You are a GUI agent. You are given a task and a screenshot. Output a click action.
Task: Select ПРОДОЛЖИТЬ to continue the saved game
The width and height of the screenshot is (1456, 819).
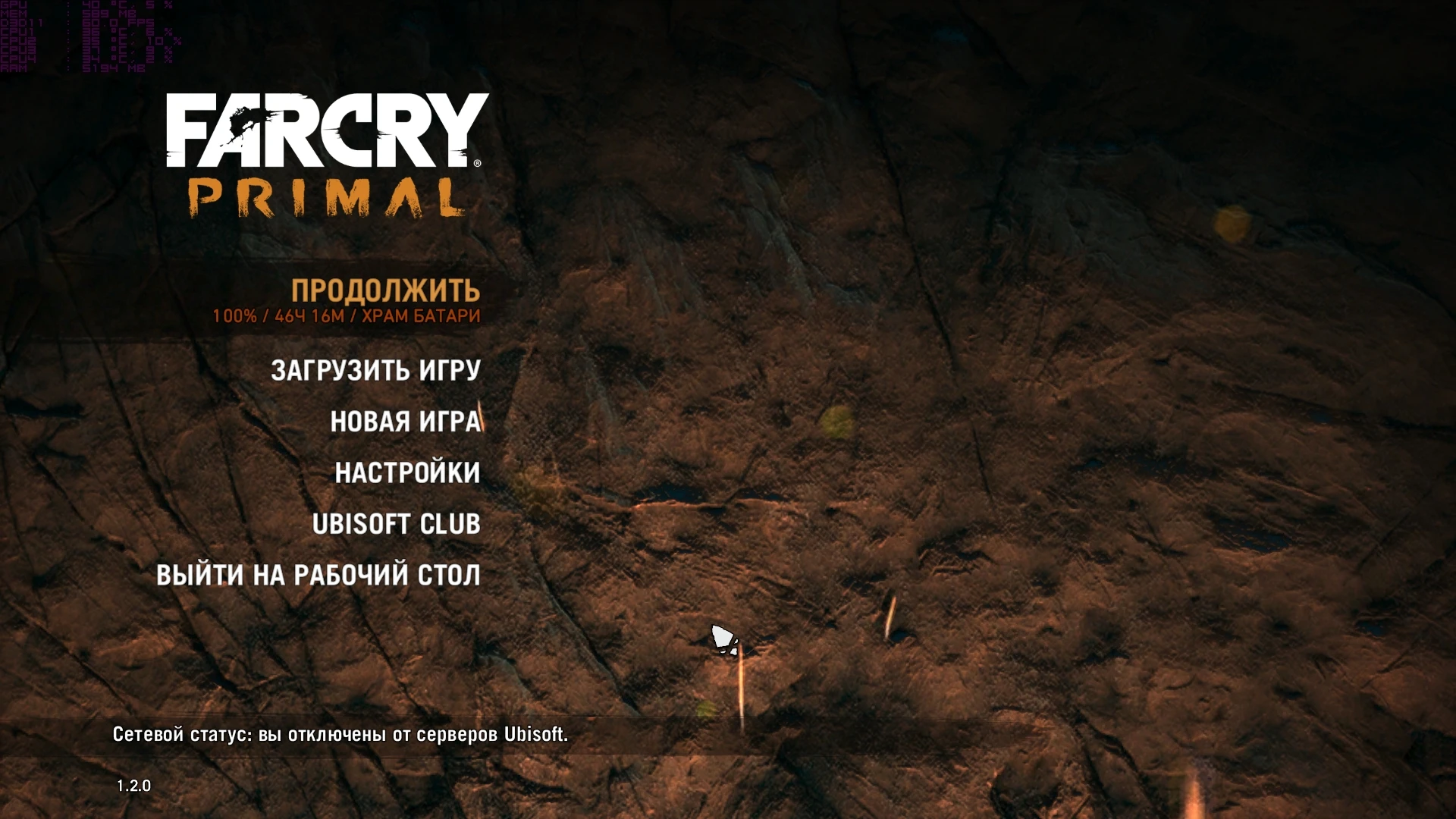click(387, 289)
